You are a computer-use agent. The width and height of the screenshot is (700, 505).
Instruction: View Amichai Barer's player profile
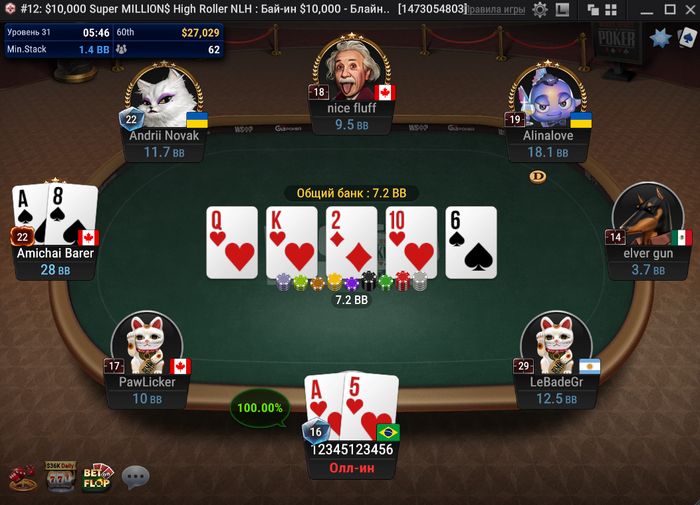pyautogui.click(x=56, y=253)
